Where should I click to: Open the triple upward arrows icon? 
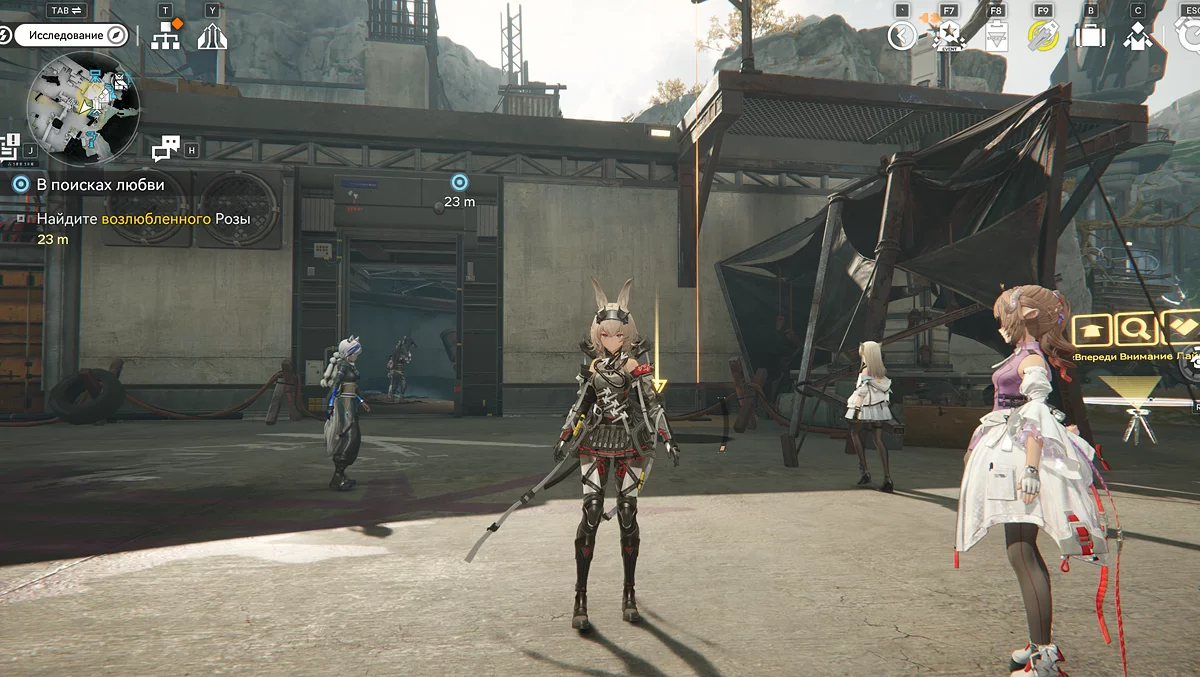point(212,37)
